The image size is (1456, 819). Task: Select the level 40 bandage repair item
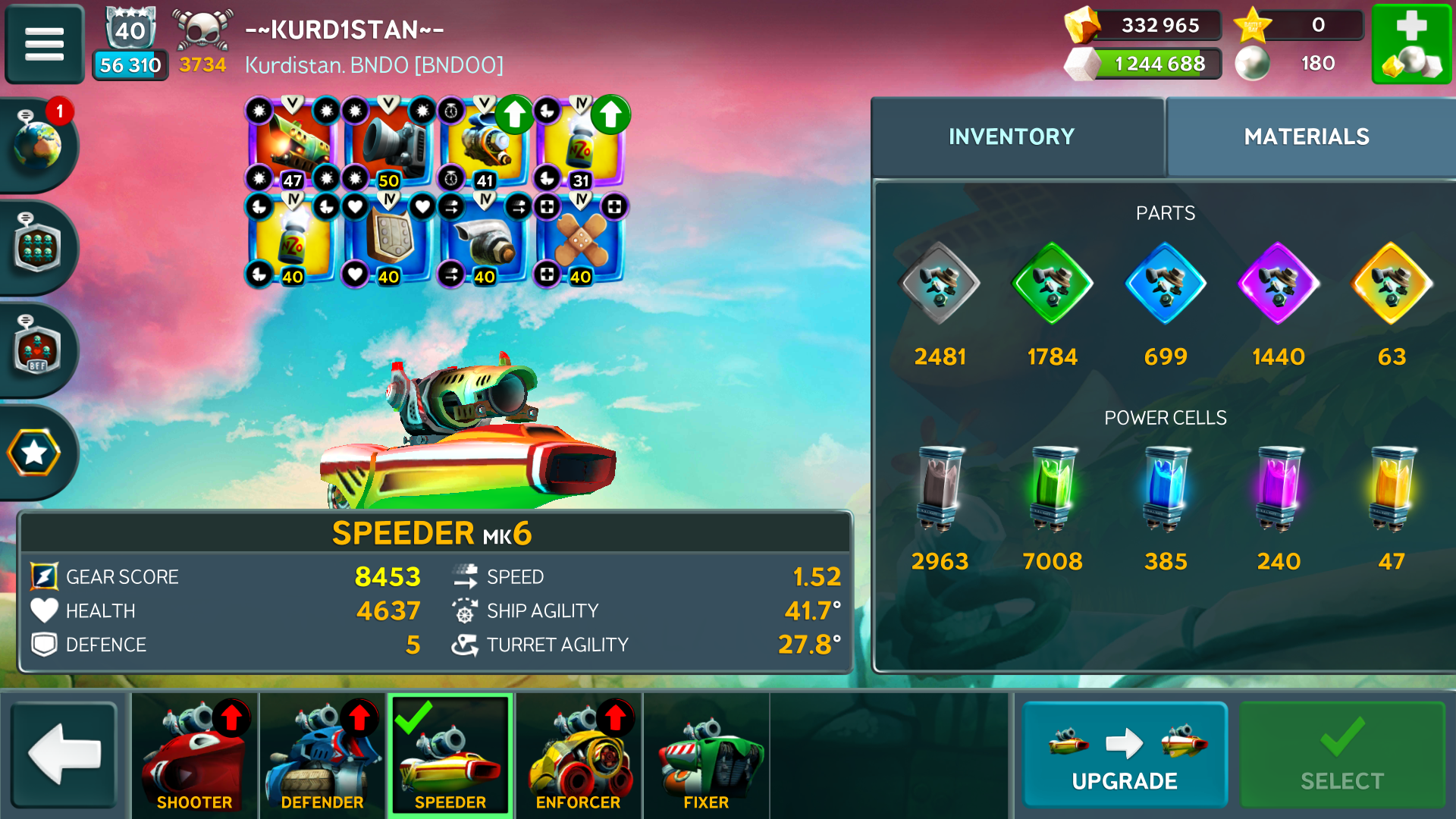pos(580,240)
